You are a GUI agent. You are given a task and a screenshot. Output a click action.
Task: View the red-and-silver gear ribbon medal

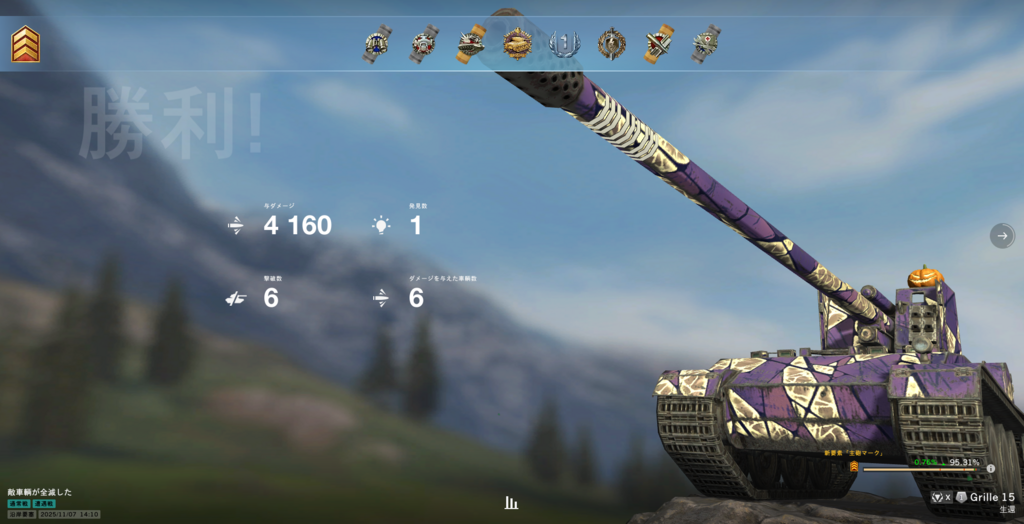click(423, 44)
